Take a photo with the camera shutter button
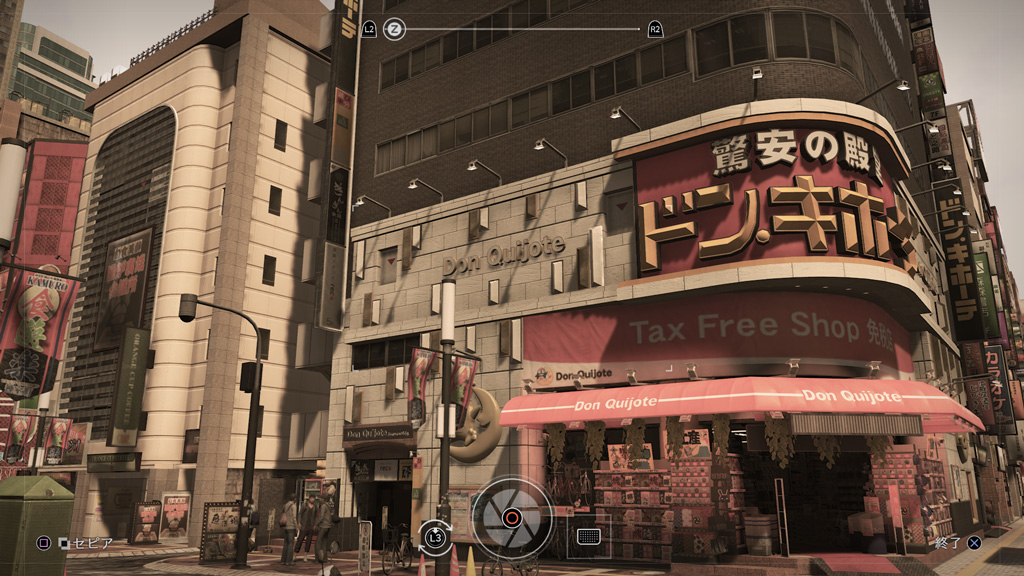 (x=512, y=518)
